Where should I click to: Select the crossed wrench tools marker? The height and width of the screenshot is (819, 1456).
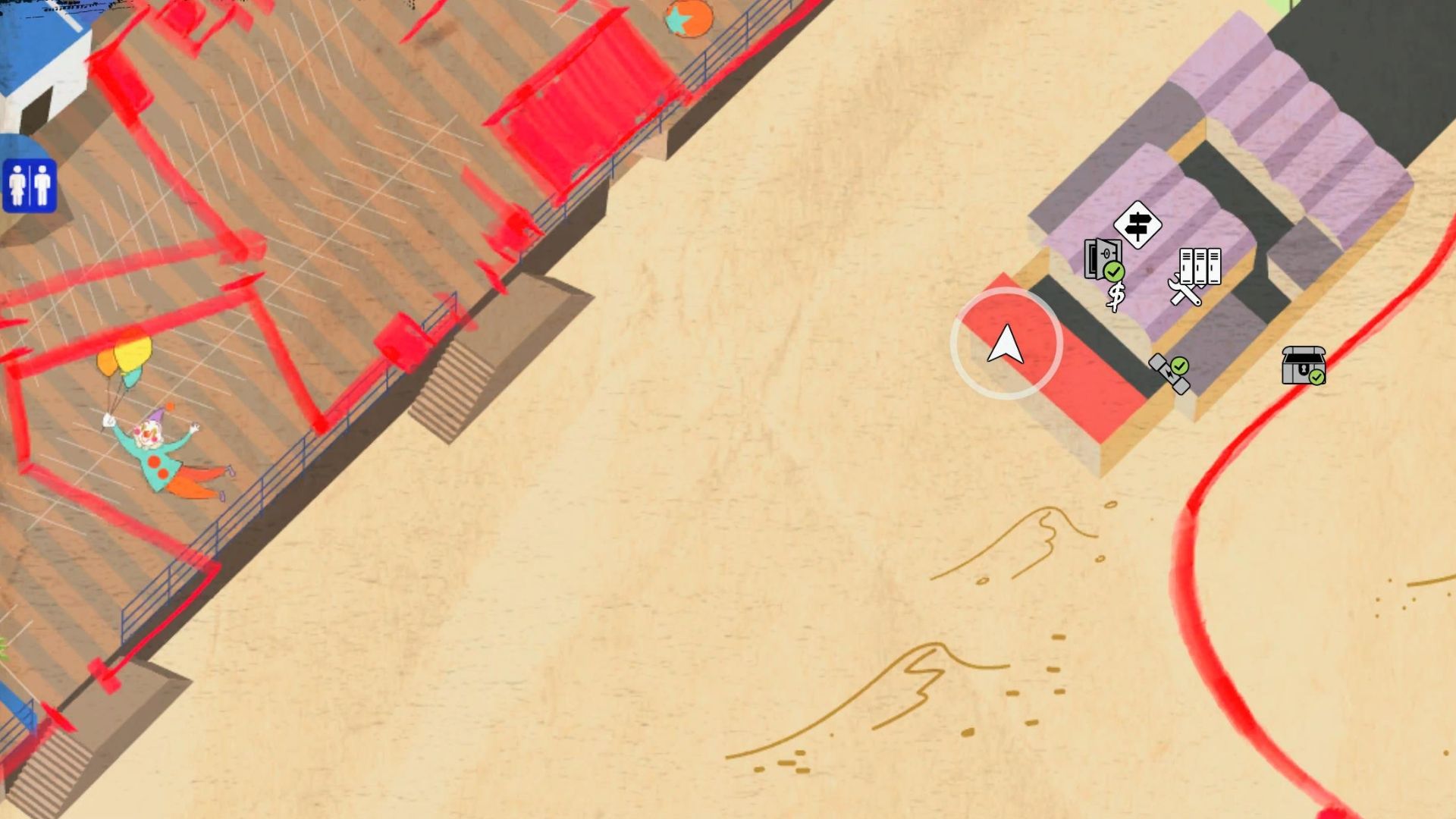point(1184,291)
